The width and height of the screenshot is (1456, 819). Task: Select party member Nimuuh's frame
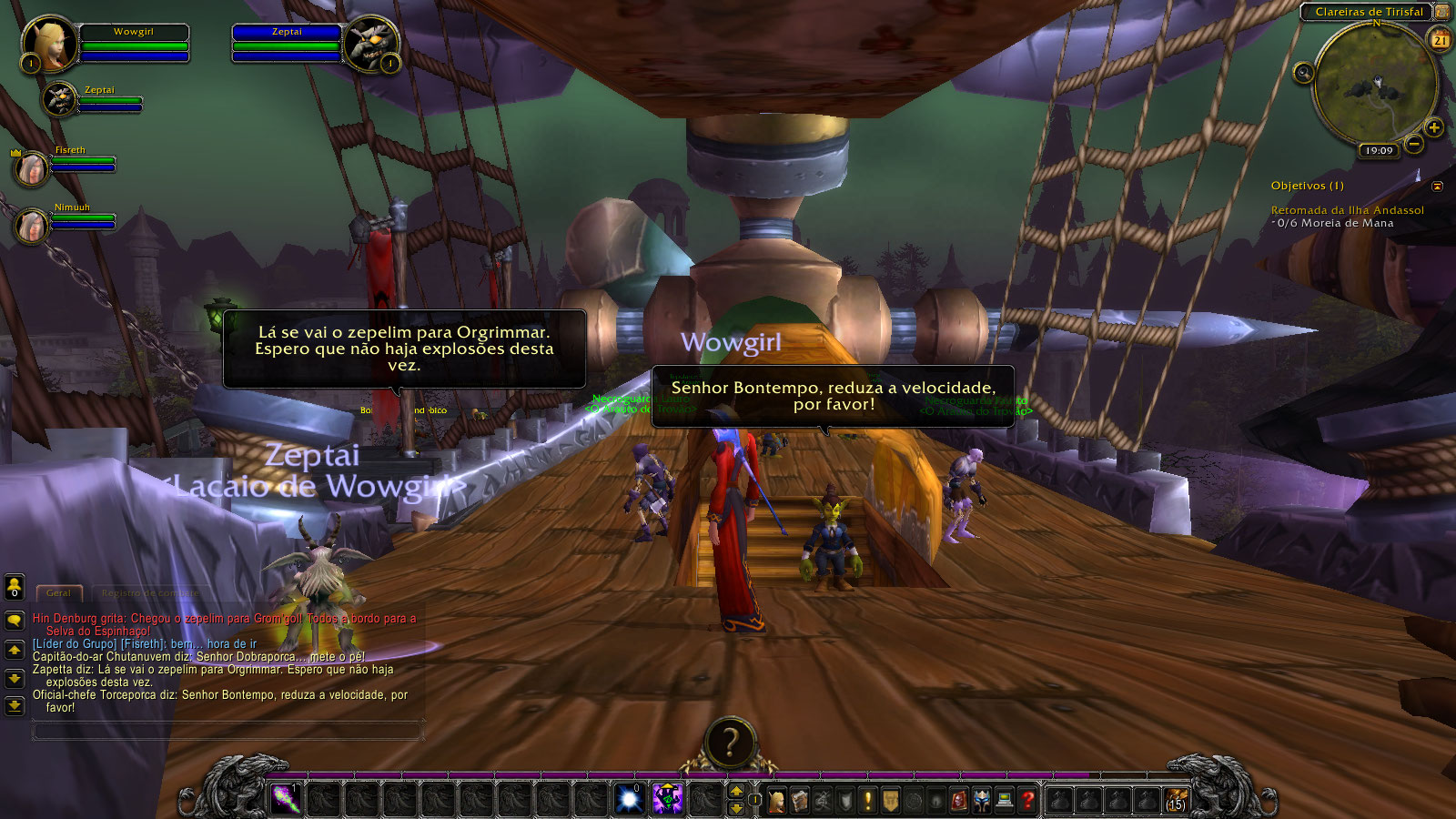pyautogui.click(x=33, y=225)
